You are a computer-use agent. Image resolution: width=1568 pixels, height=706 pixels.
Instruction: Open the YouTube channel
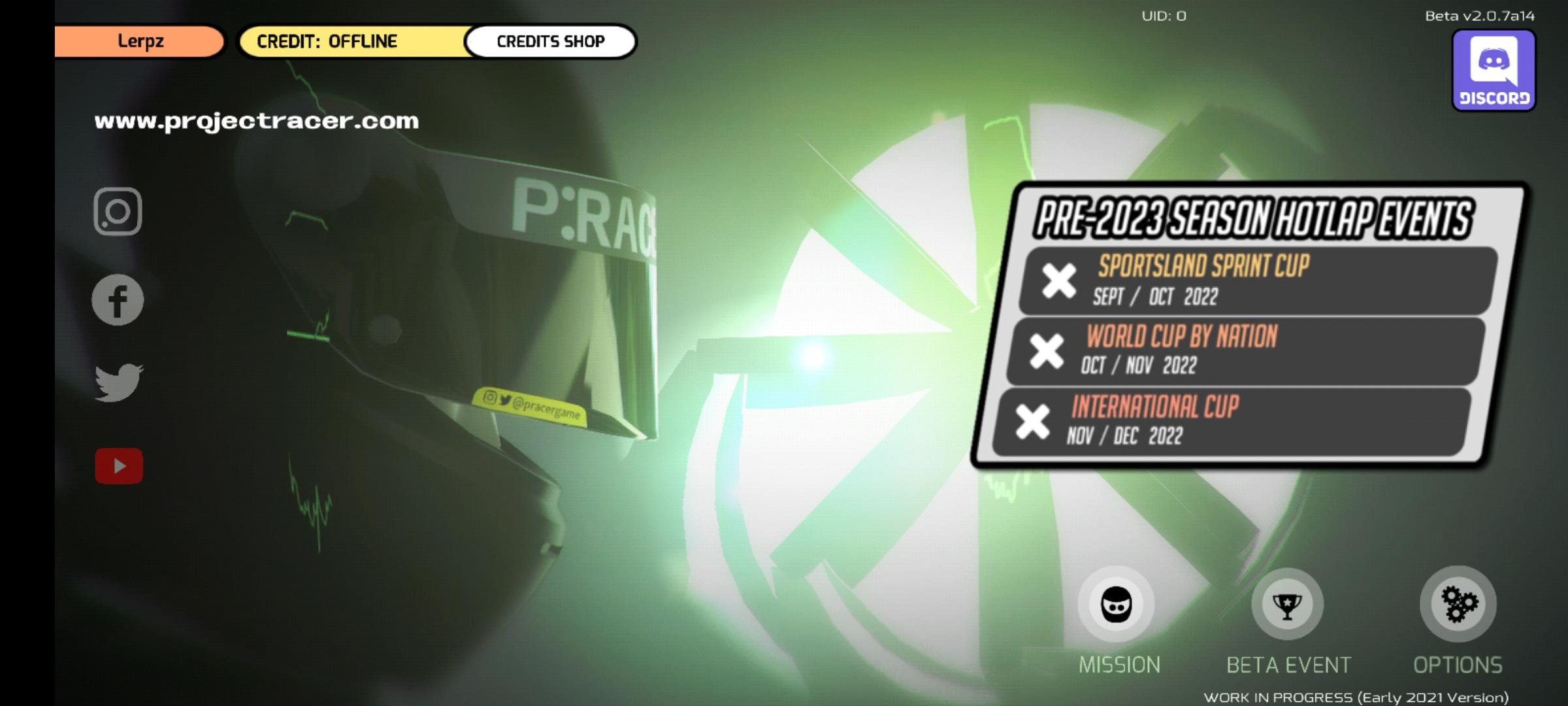(120, 465)
